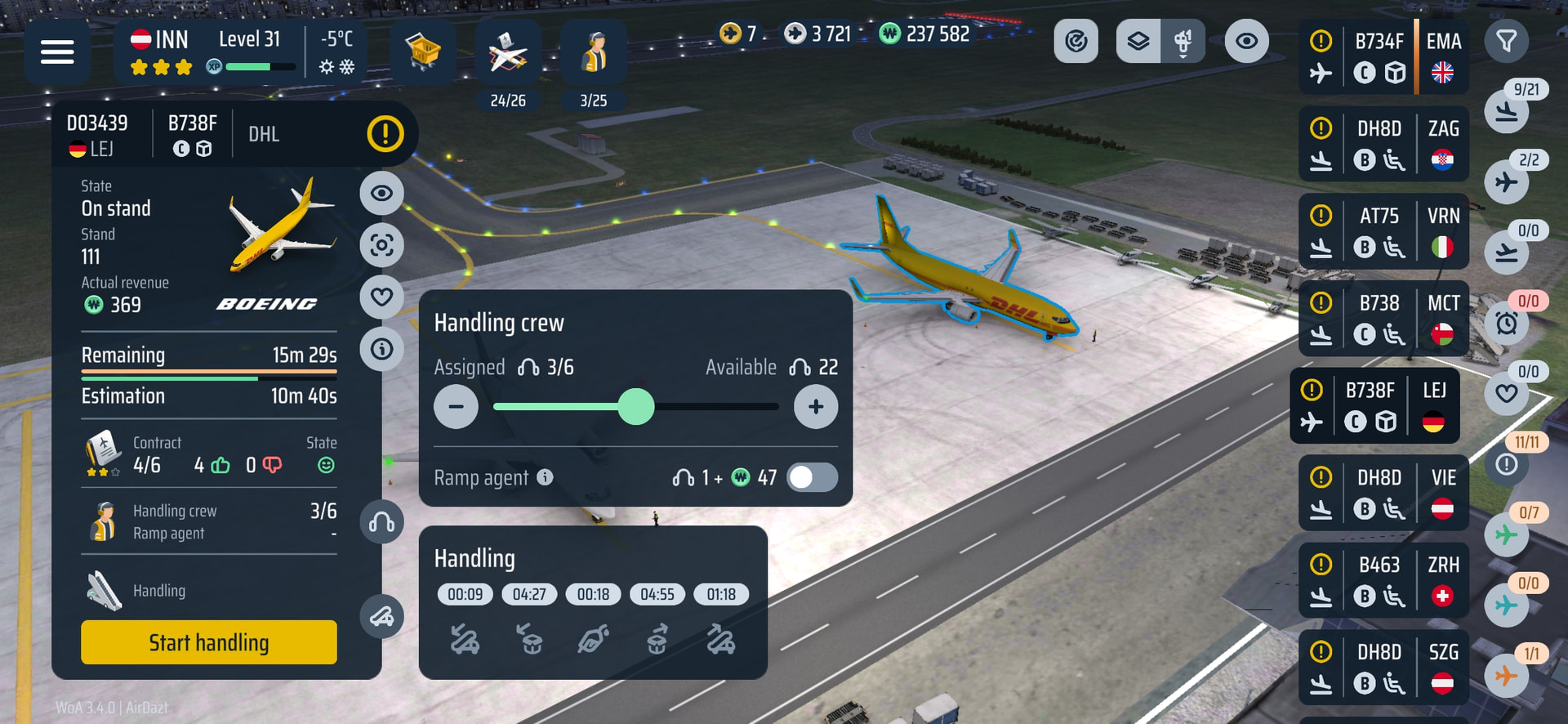
Task: Open the headset handling crew tab
Action: [381, 521]
